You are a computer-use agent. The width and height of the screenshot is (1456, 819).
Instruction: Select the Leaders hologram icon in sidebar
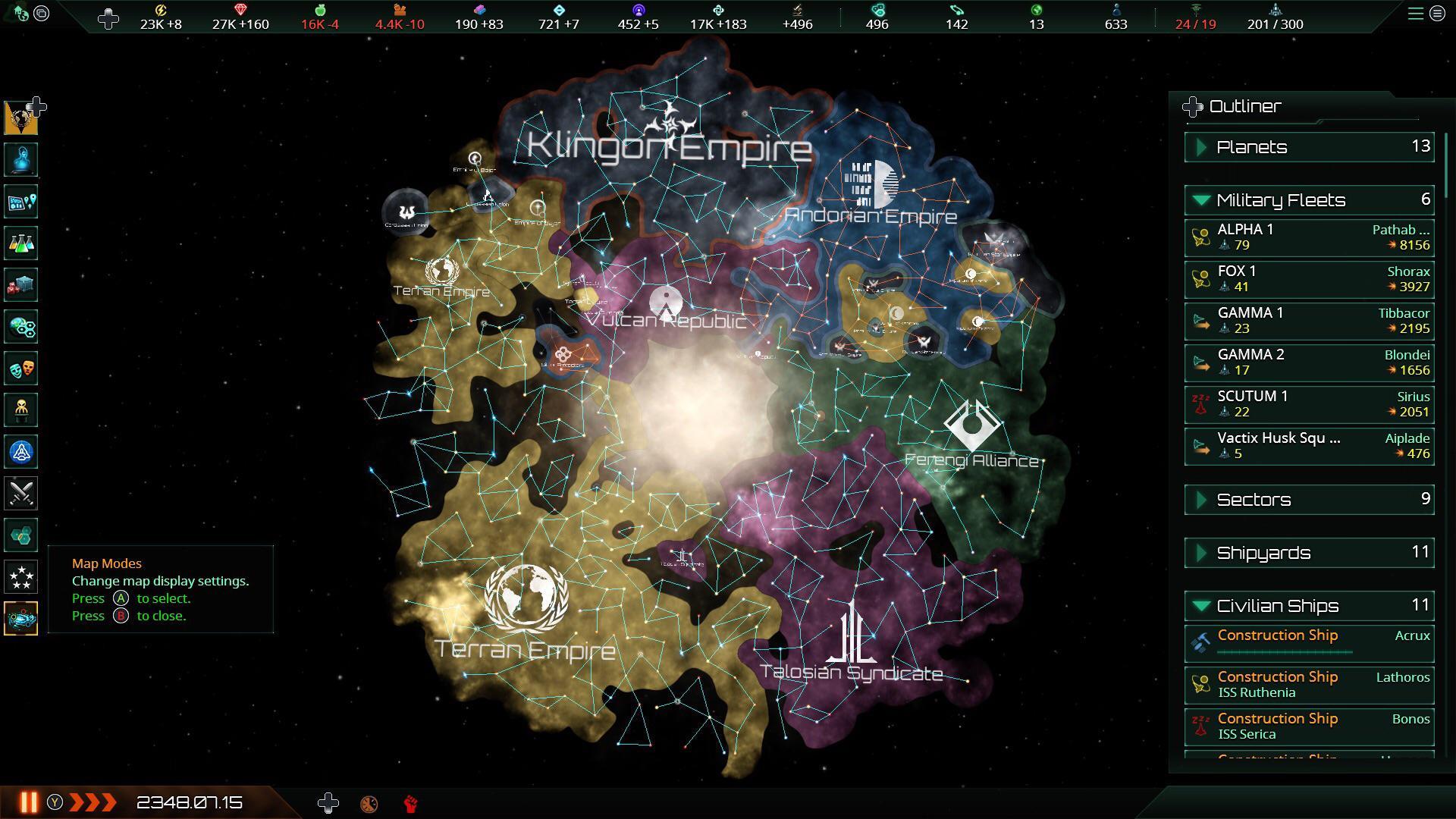tap(20, 159)
